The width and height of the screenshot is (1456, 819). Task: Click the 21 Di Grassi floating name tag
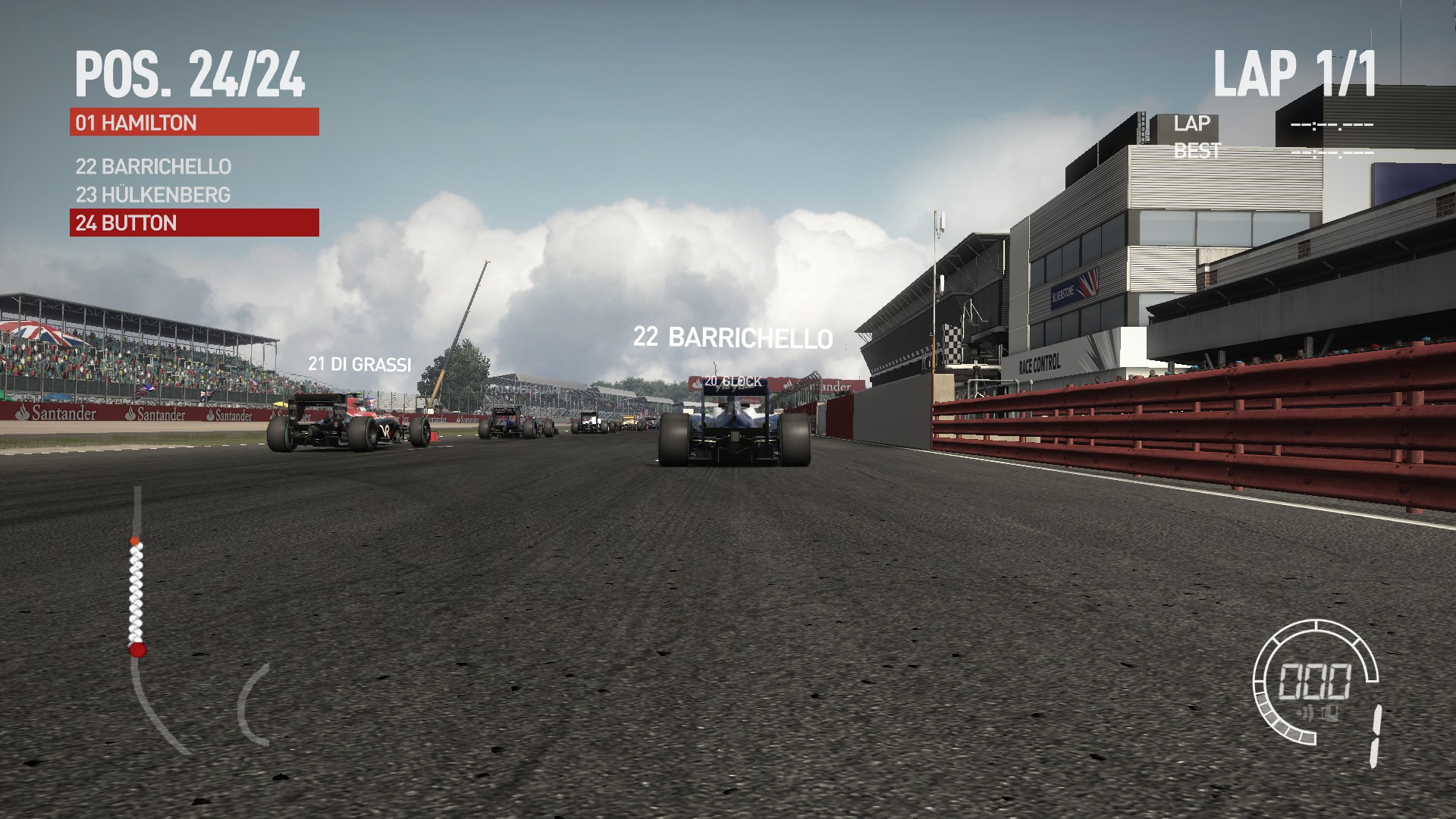[359, 365]
